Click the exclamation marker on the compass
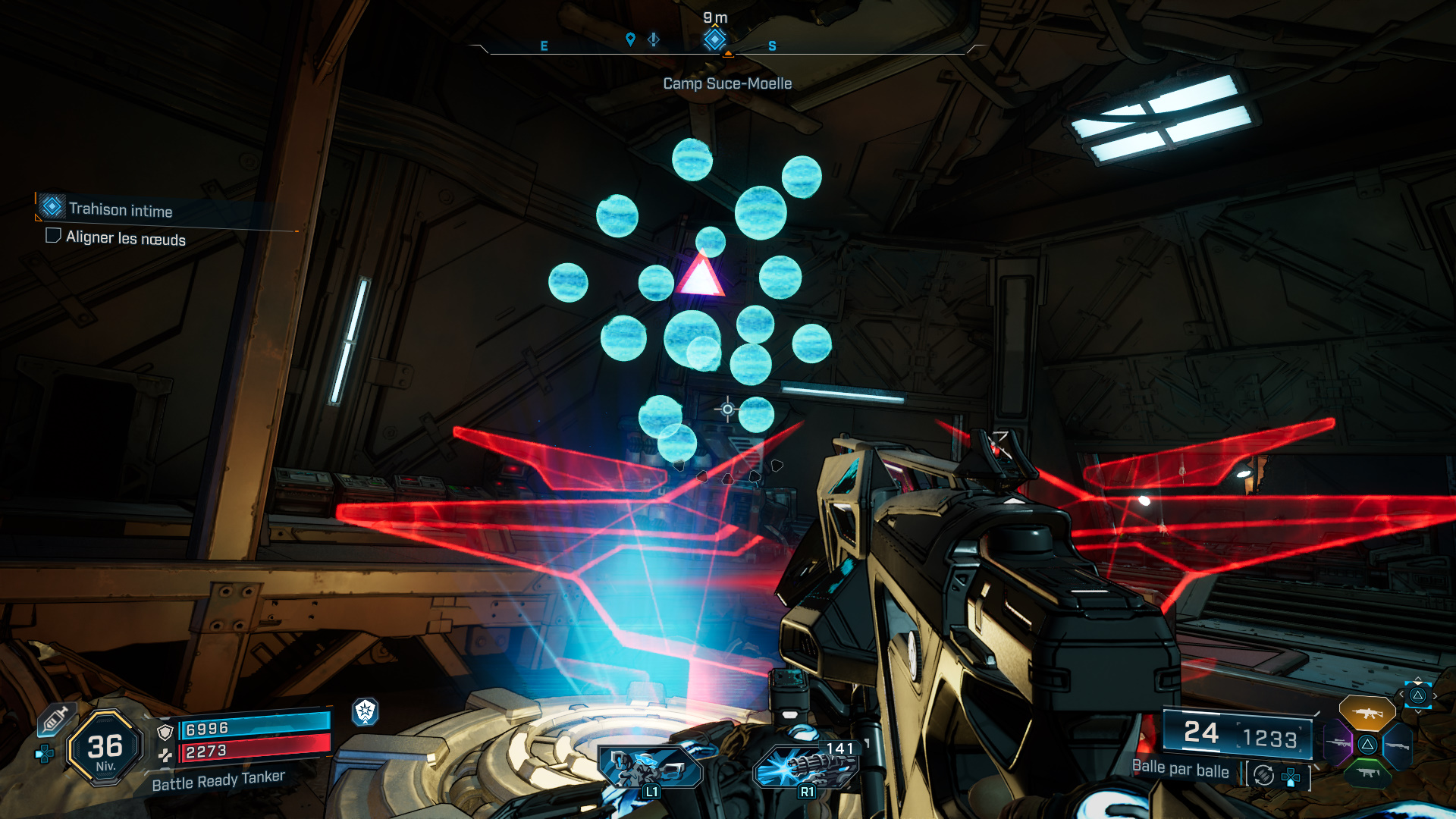Screen dimensions: 1456x819 (x=654, y=39)
